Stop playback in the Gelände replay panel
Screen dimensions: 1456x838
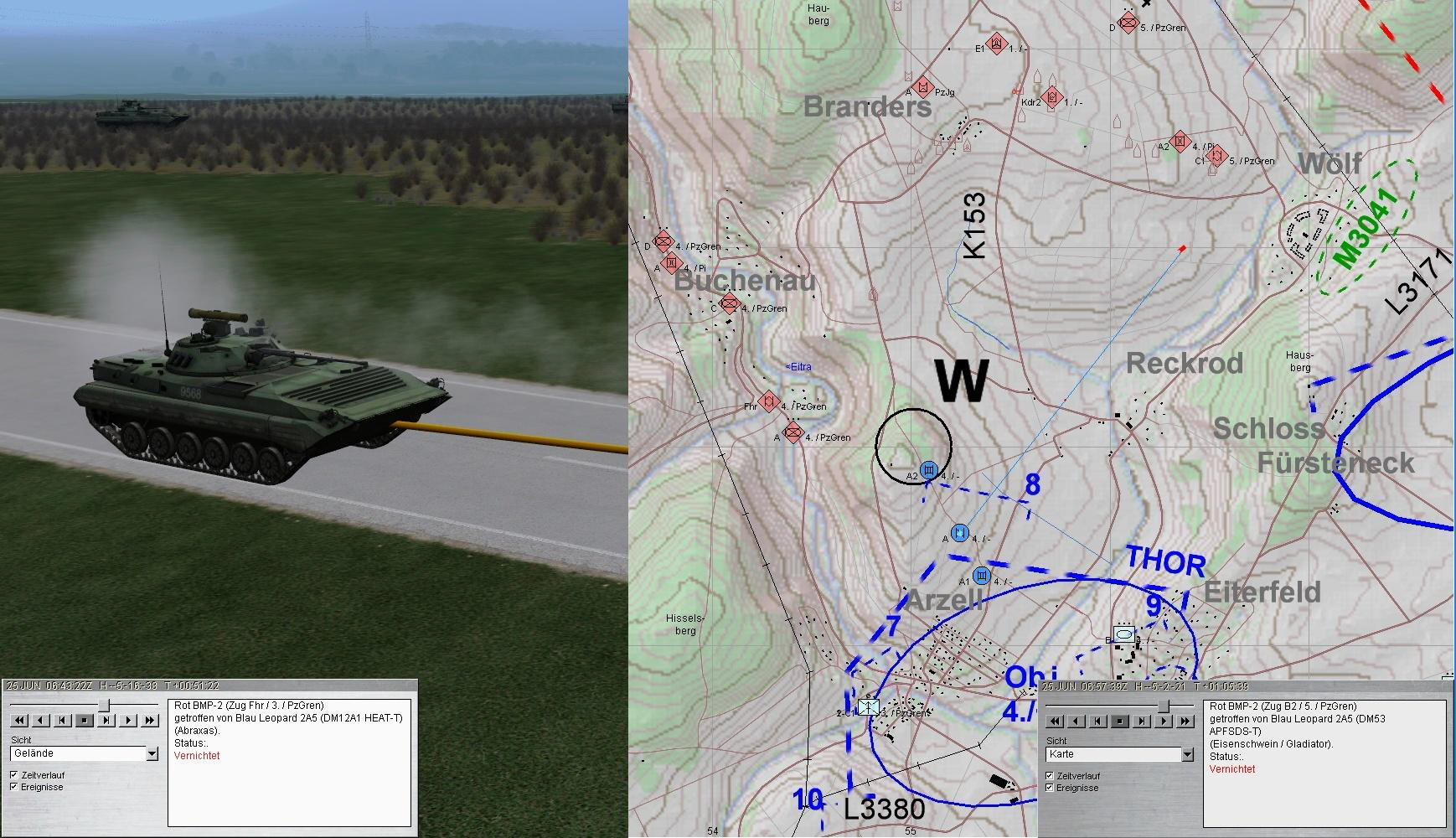click(x=85, y=720)
